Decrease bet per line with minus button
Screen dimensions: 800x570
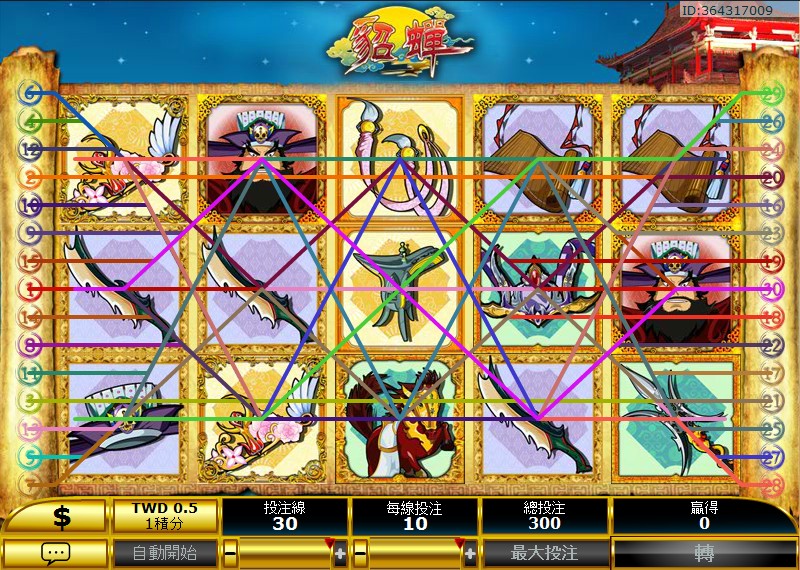(x=361, y=552)
